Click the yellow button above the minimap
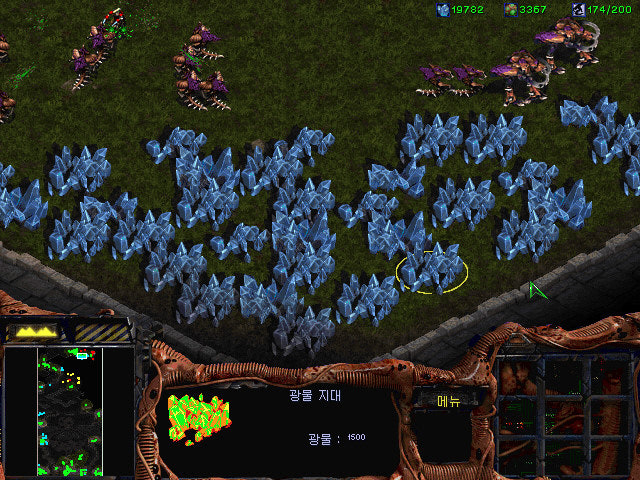The image size is (640, 480). (37, 330)
